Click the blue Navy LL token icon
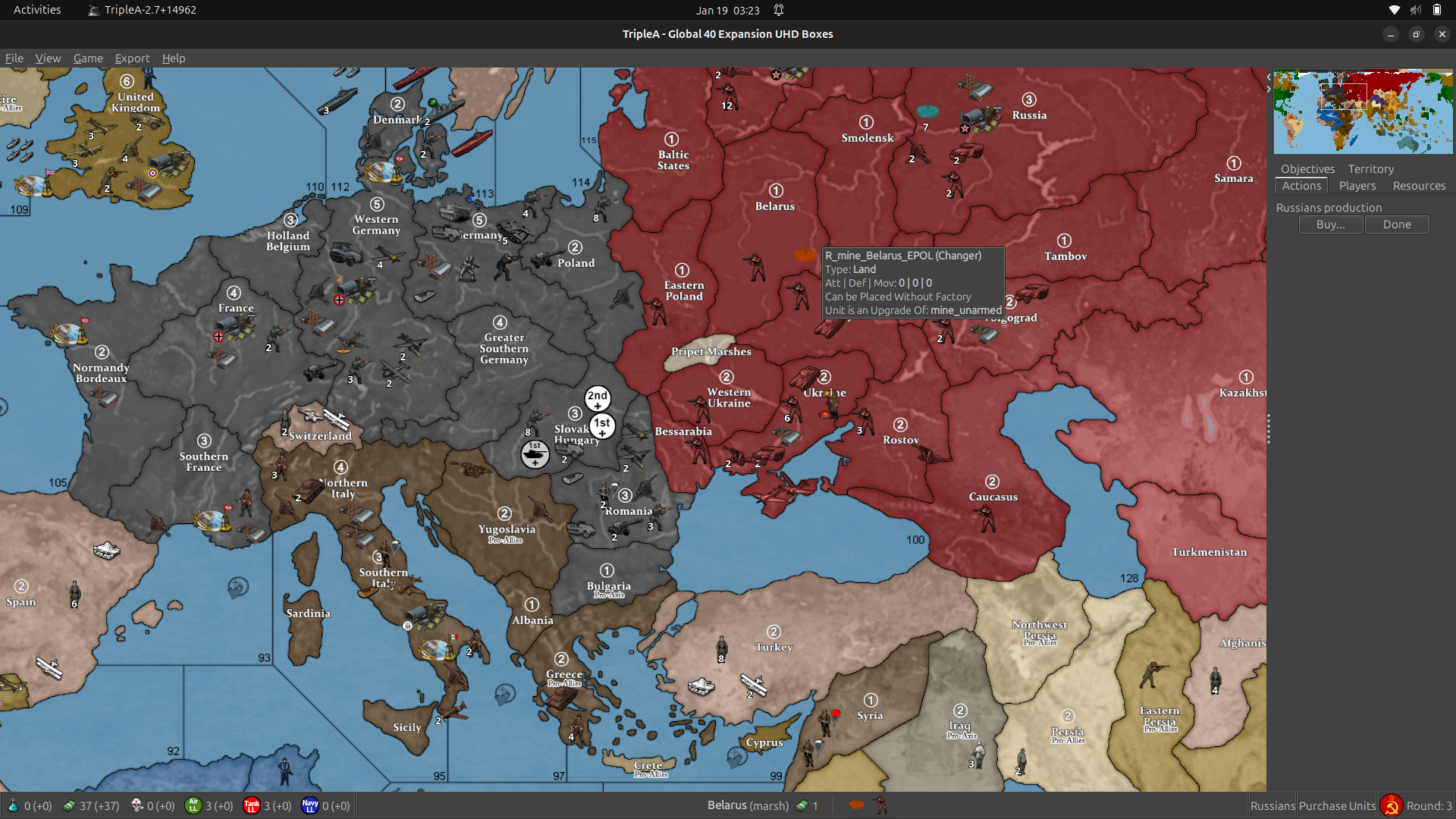This screenshot has height=819, width=1456. pyautogui.click(x=309, y=805)
